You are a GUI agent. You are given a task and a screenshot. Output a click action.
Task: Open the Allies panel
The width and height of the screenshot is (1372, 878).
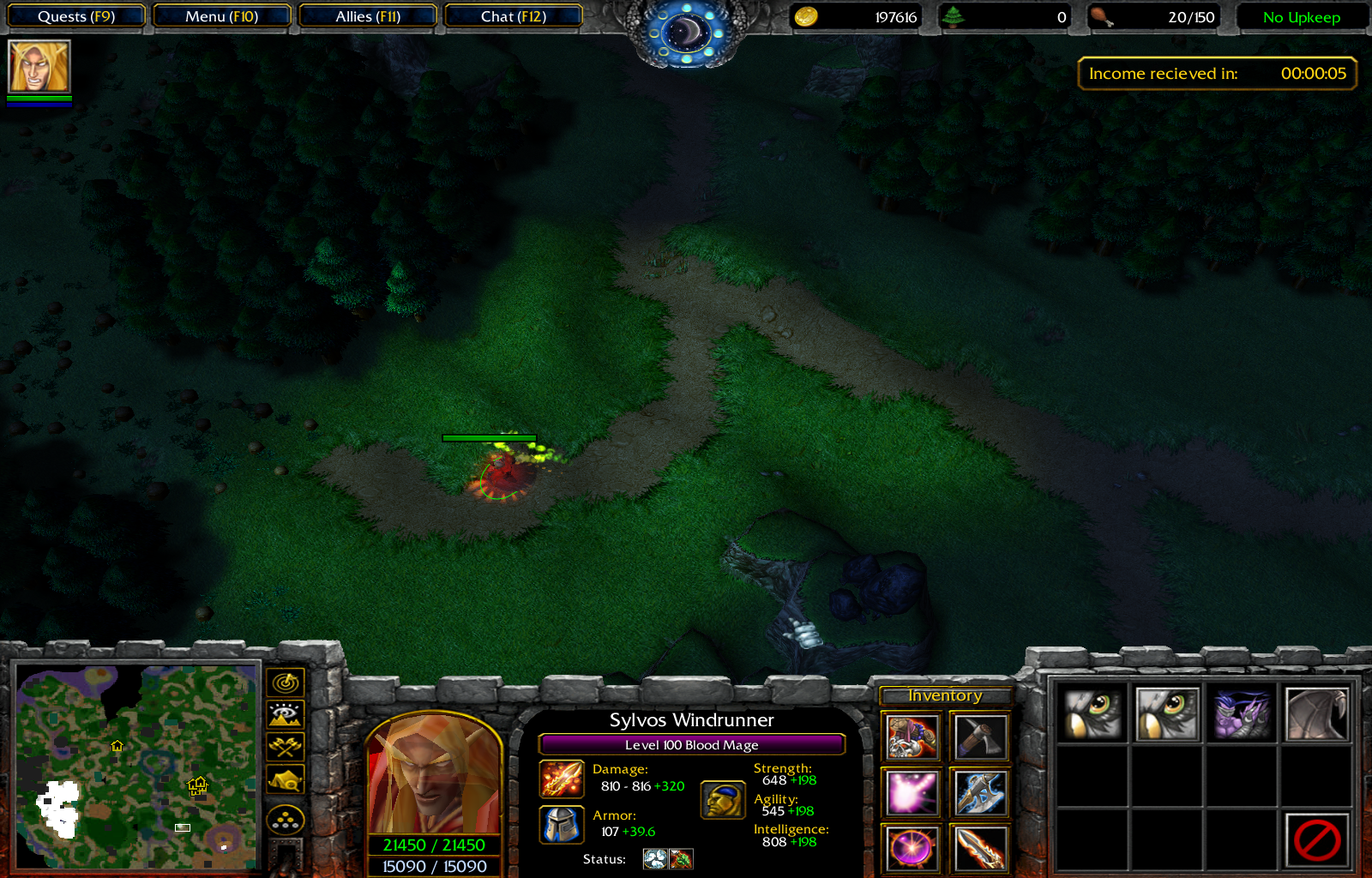tap(368, 16)
